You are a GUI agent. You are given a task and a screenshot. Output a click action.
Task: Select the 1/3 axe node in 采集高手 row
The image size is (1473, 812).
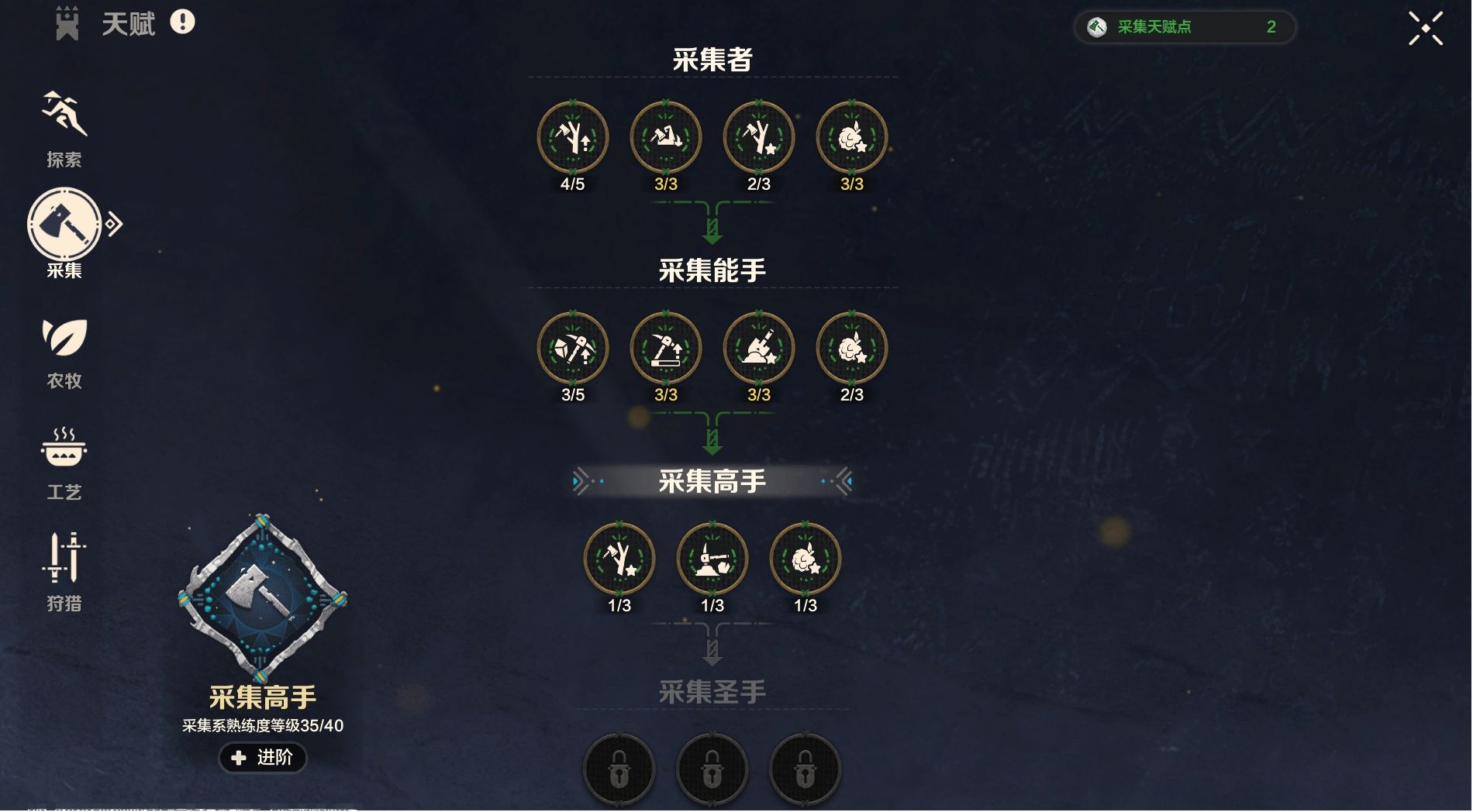click(x=619, y=559)
